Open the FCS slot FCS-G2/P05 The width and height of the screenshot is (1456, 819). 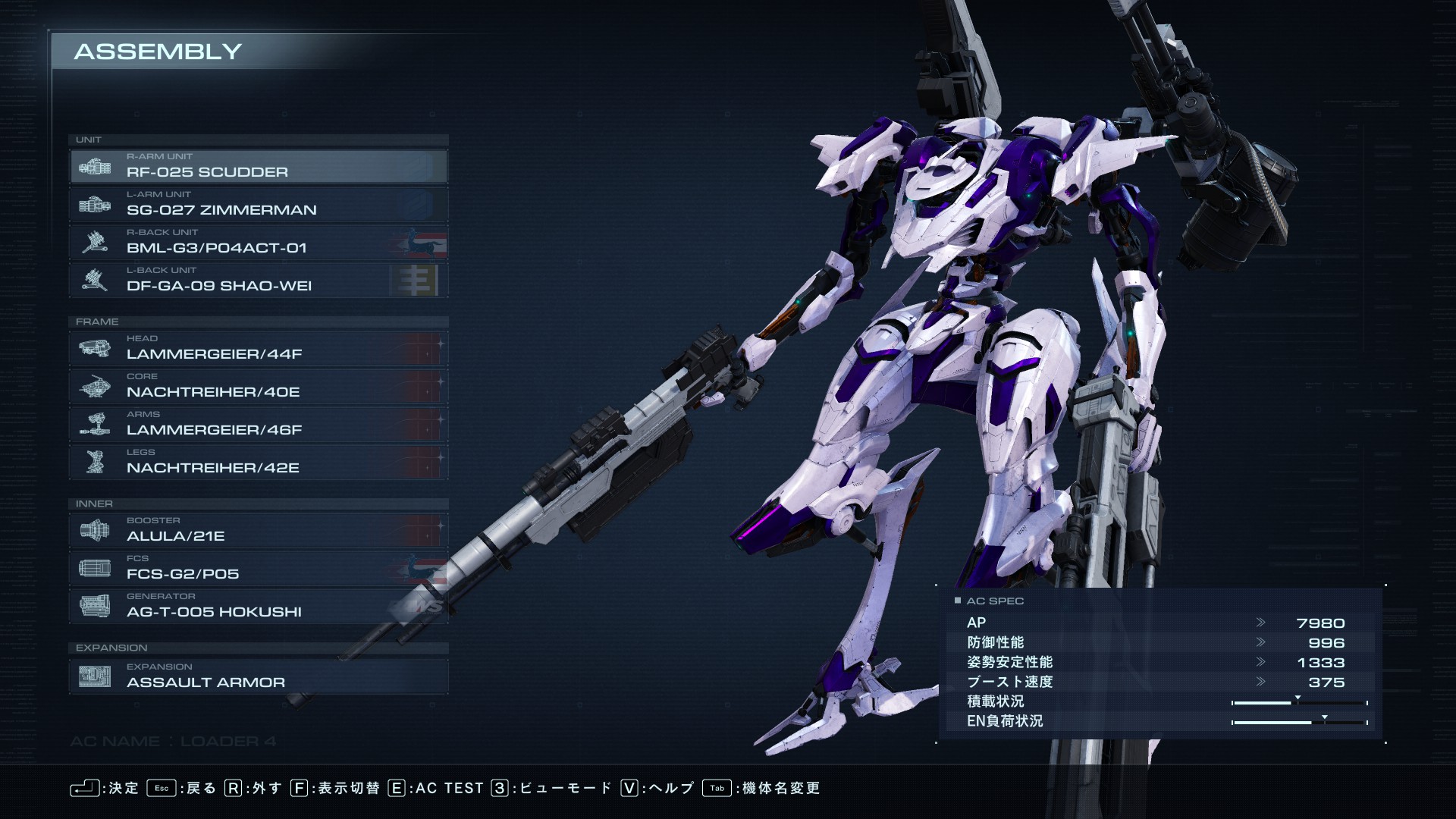[x=258, y=568]
